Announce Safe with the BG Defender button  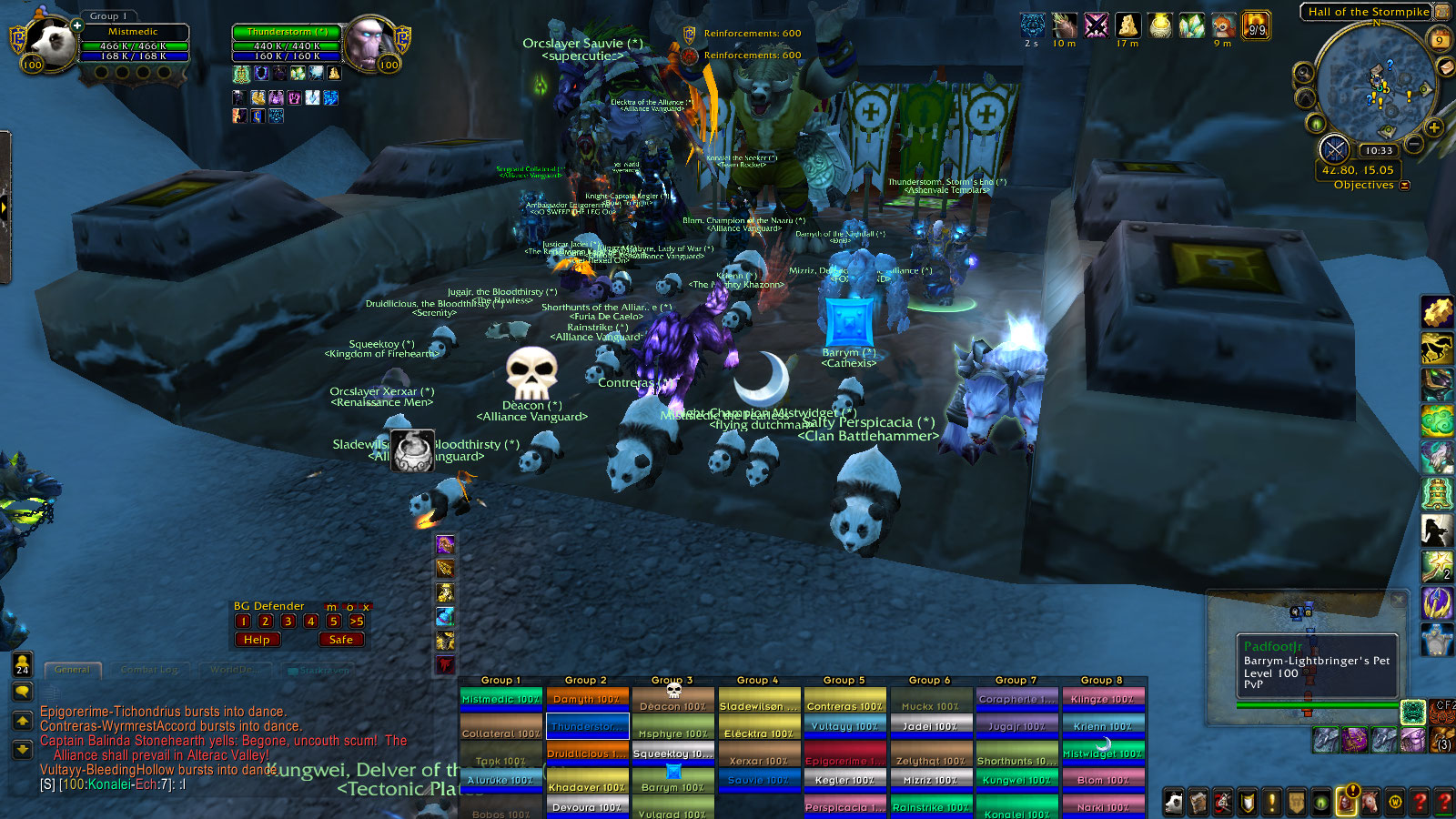point(341,640)
